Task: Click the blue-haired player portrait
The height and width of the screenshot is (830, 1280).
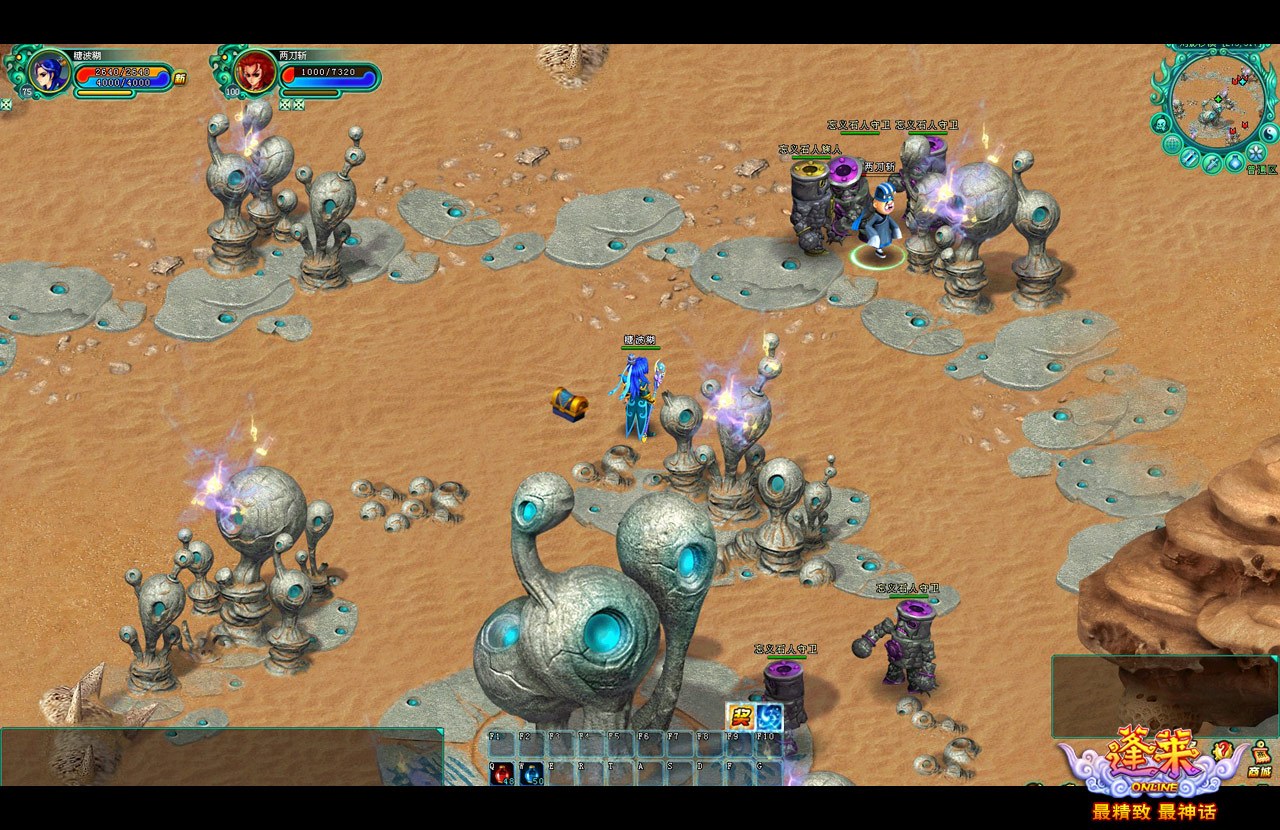Action: pos(47,72)
